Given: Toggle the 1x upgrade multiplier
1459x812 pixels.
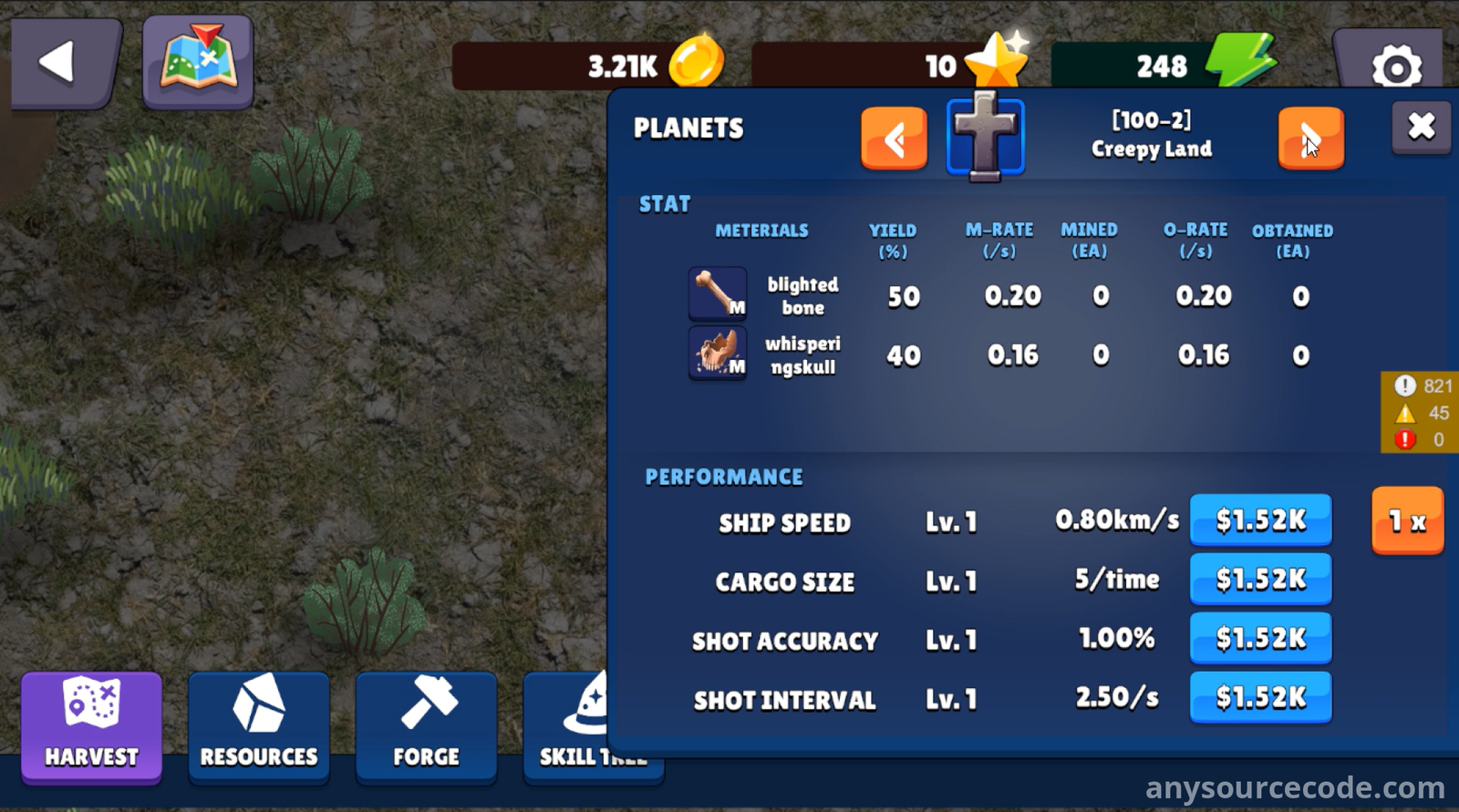Looking at the screenshot, I should click(x=1407, y=521).
